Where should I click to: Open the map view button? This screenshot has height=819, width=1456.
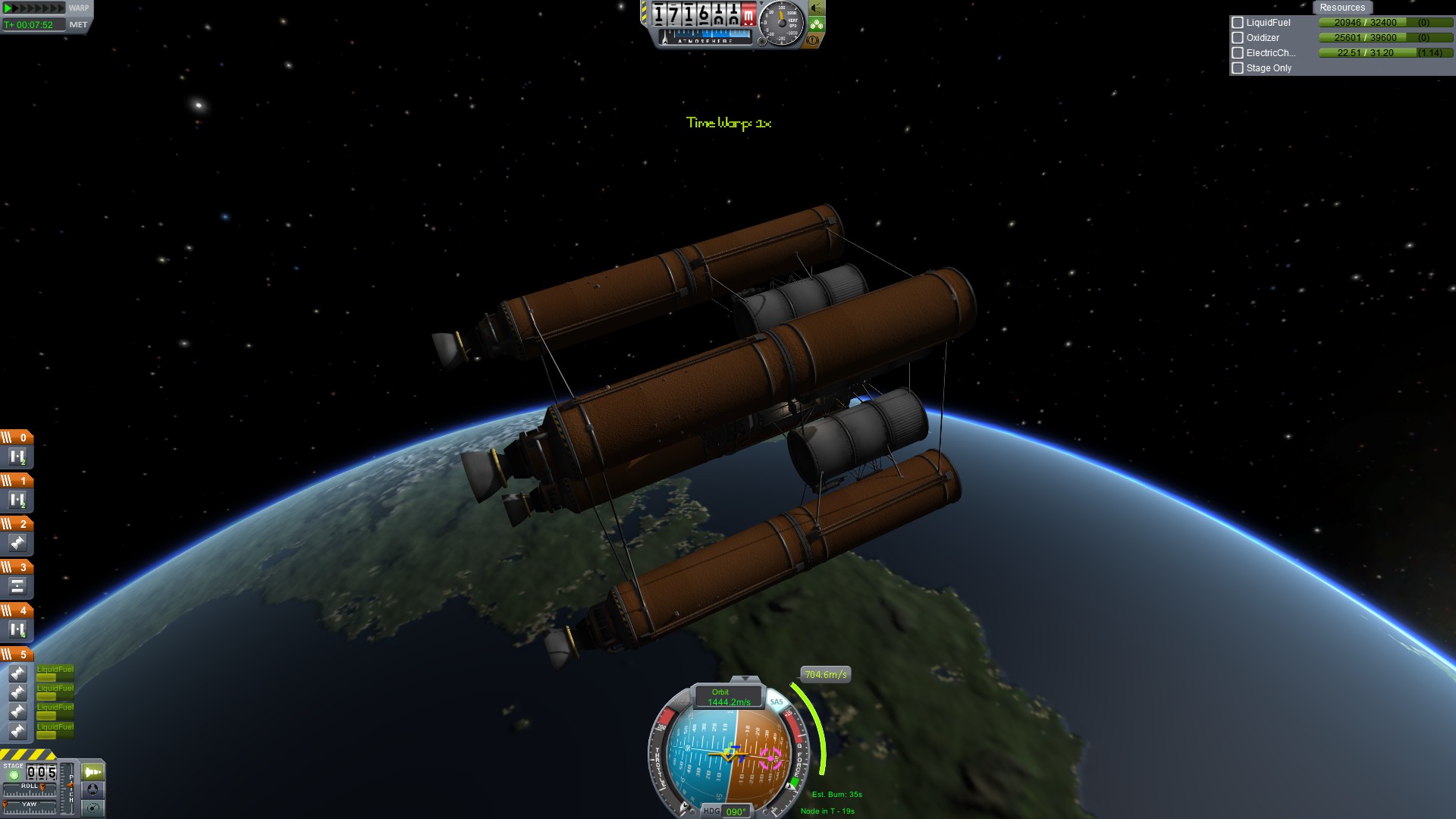pos(93,808)
